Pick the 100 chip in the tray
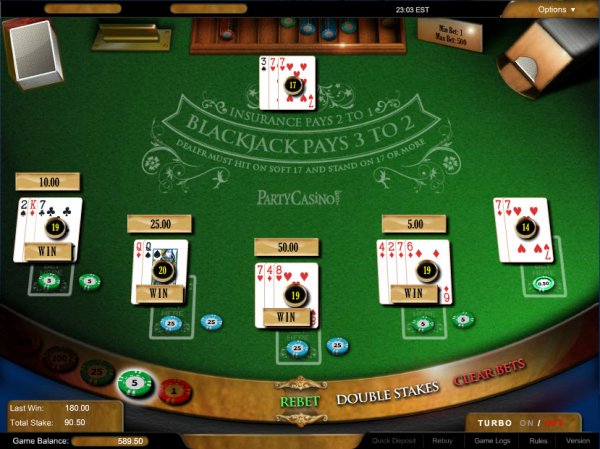 (x=61, y=358)
